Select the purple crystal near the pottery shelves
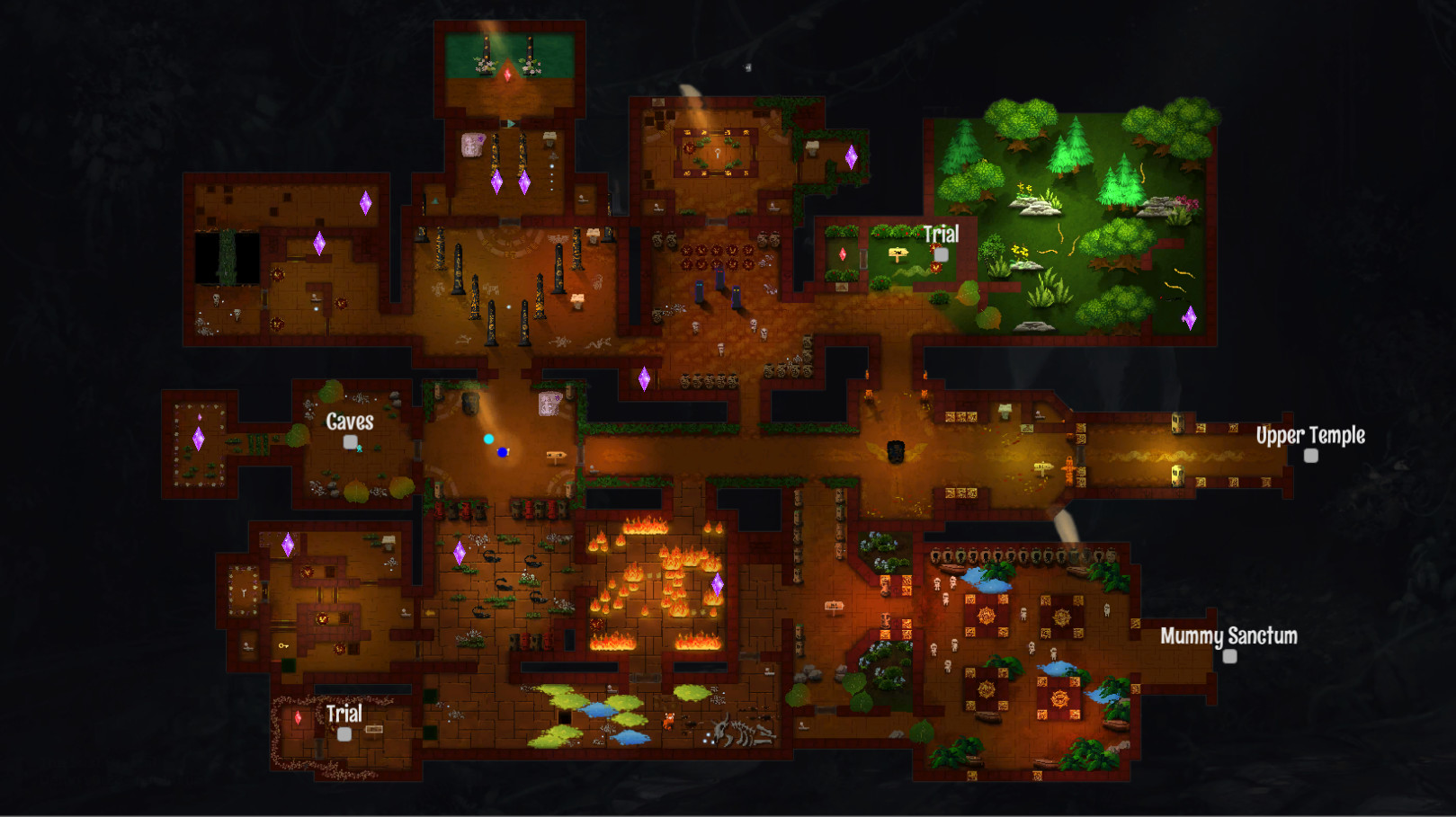This screenshot has width=1456, height=817. [645, 378]
